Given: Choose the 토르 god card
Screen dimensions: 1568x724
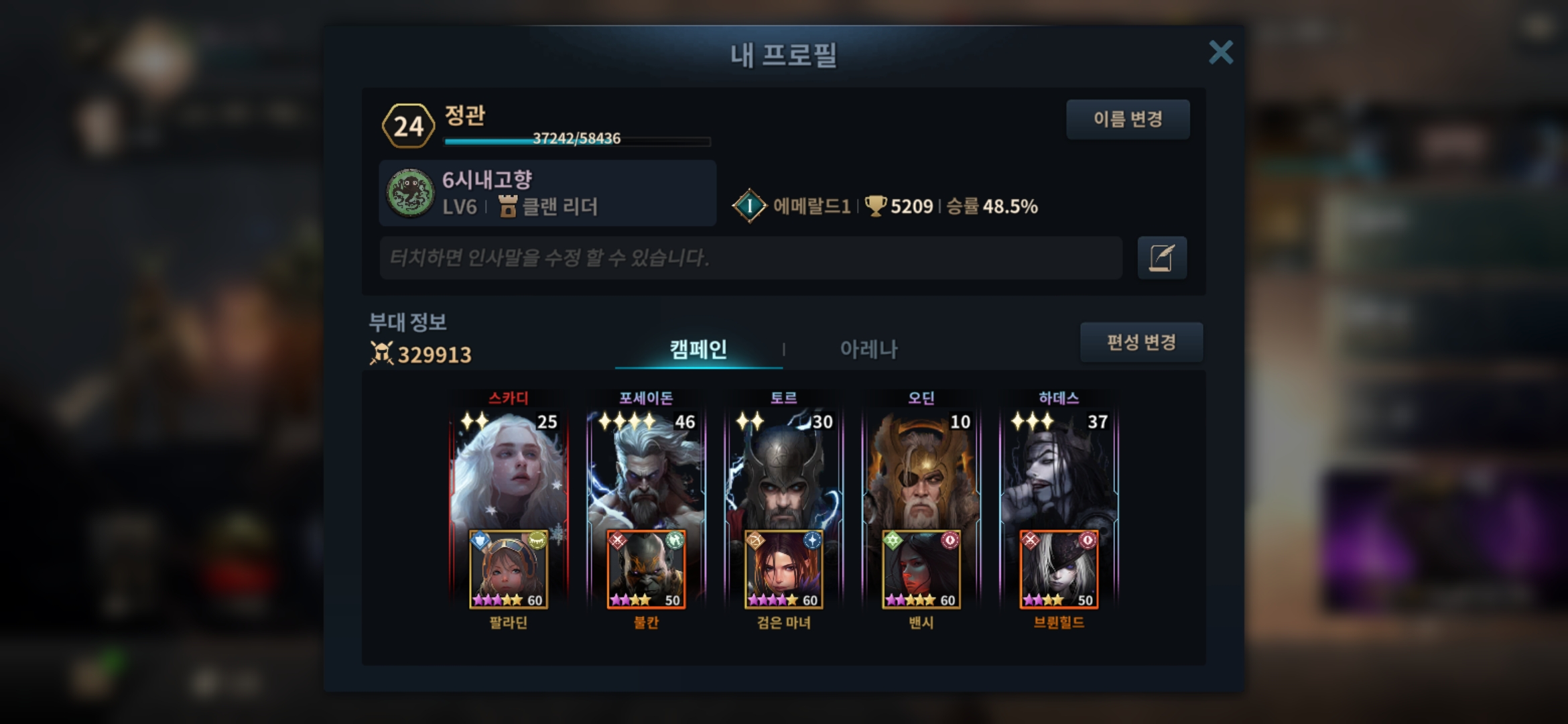Looking at the screenshot, I should click(x=783, y=469).
